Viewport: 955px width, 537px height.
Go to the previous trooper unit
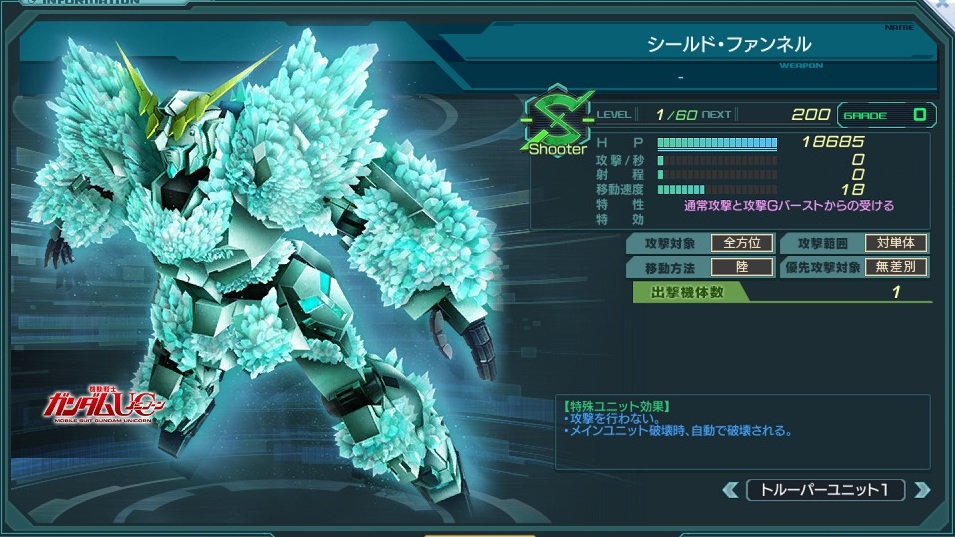click(730, 490)
